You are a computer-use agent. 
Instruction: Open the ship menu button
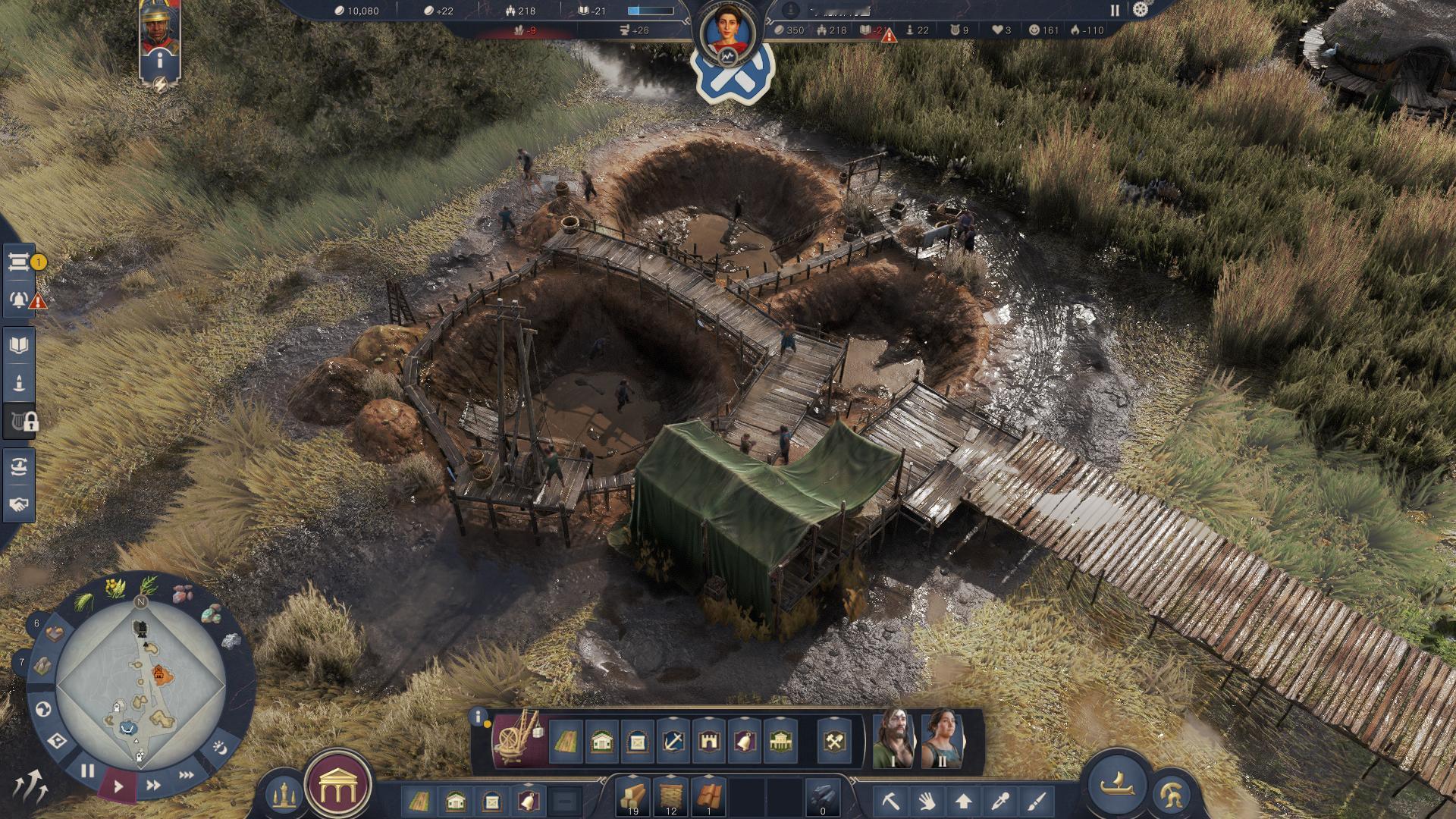(x=1117, y=784)
